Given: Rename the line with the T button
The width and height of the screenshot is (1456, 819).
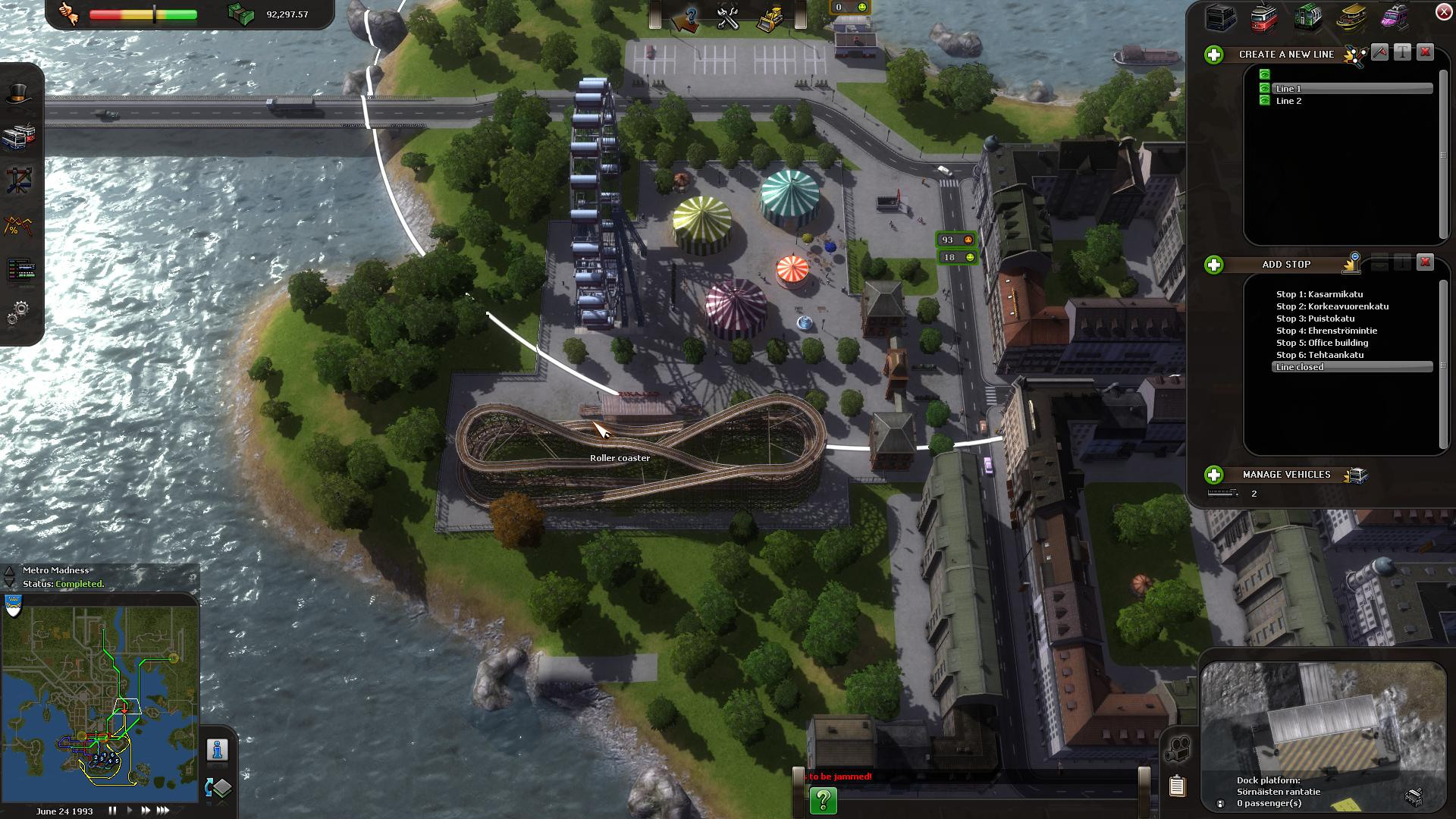Looking at the screenshot, I should click(x=1402, y=52).
